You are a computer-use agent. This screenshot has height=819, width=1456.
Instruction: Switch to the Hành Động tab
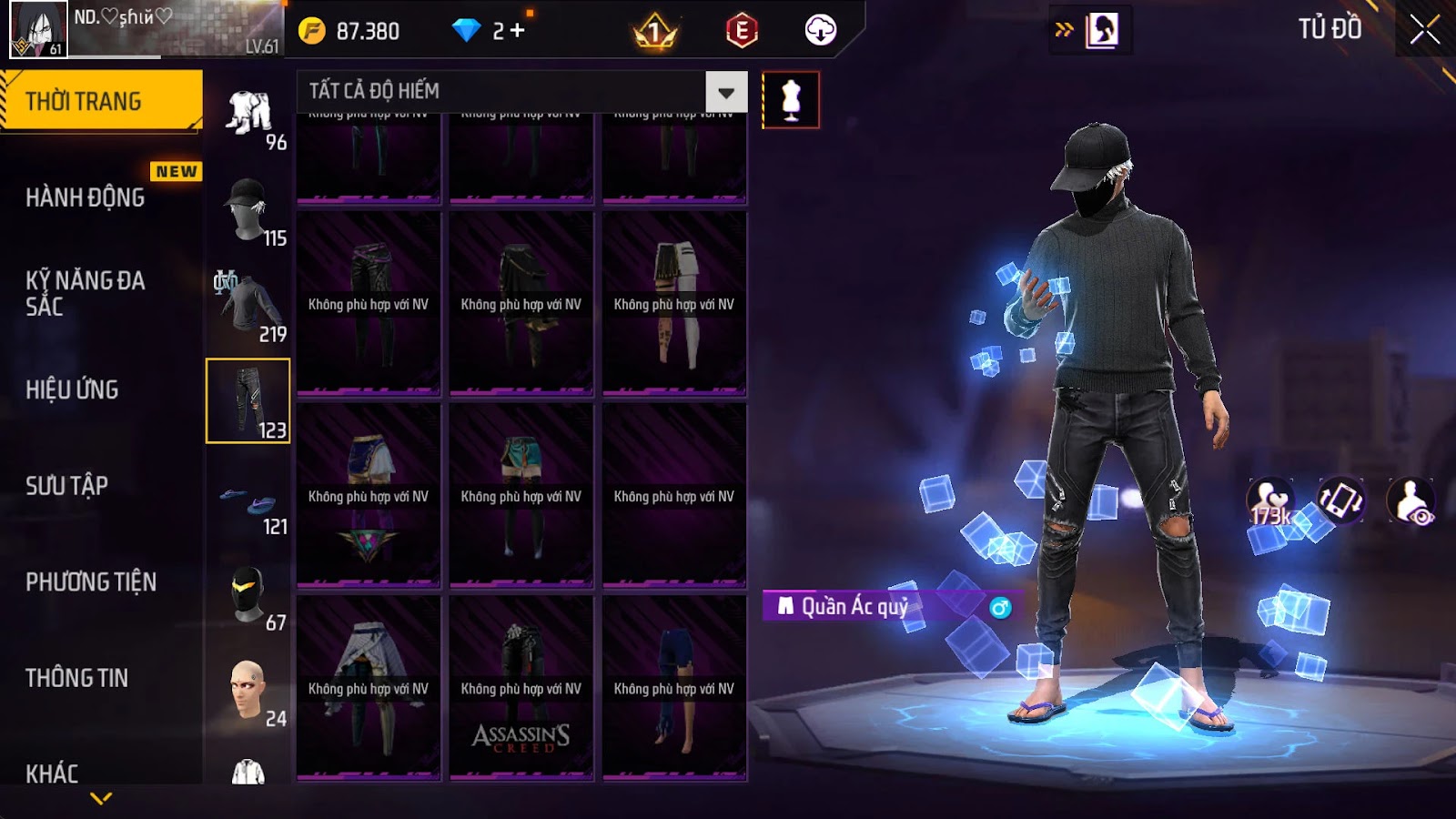tap(85, 197)
